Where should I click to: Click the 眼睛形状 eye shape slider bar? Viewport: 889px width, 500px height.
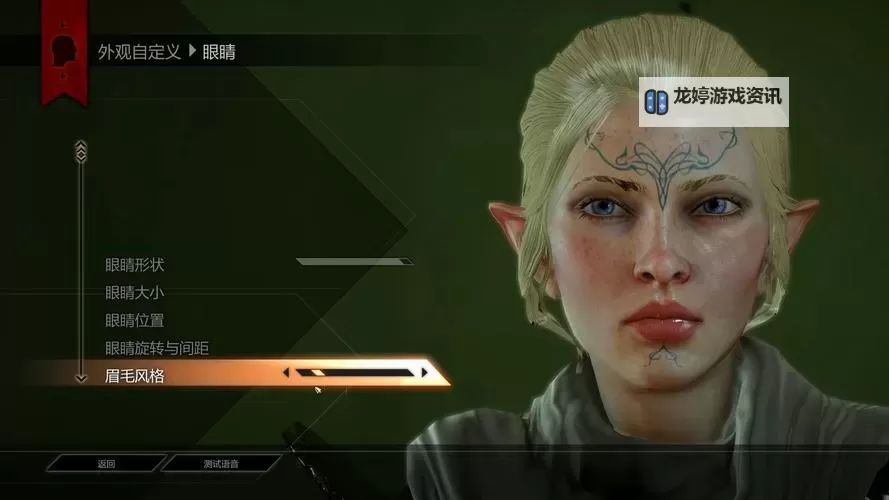click(354, 262)
